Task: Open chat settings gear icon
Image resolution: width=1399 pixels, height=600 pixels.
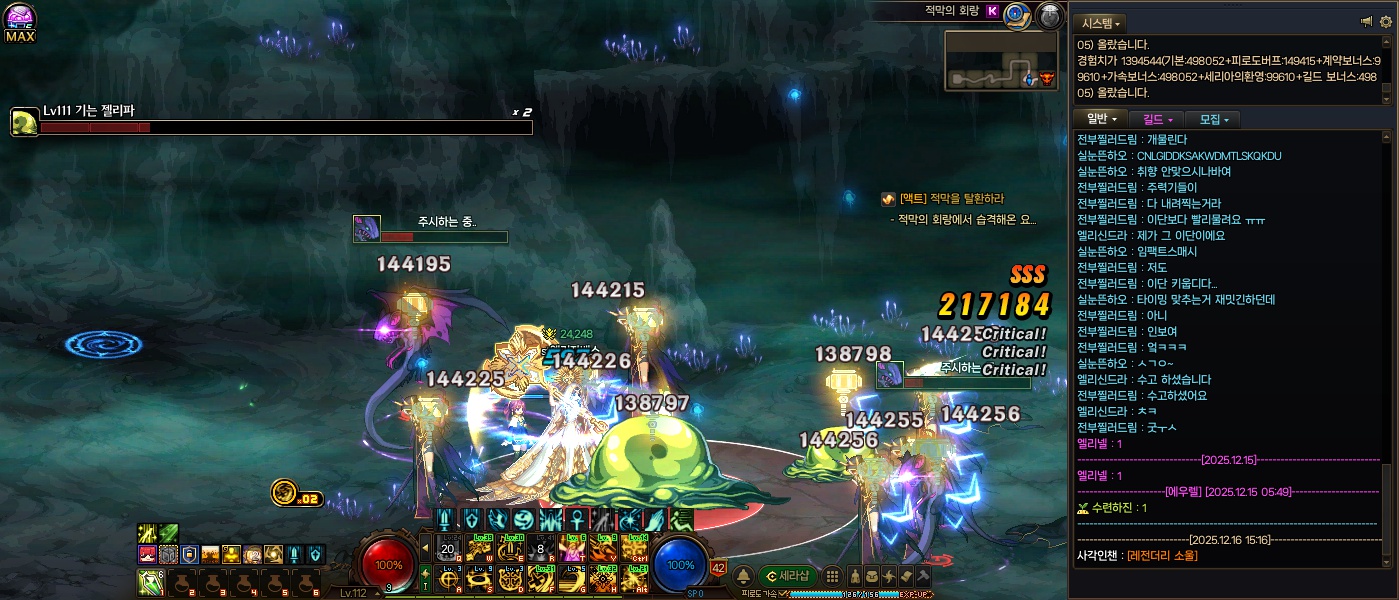Action: click(1385, 22)
